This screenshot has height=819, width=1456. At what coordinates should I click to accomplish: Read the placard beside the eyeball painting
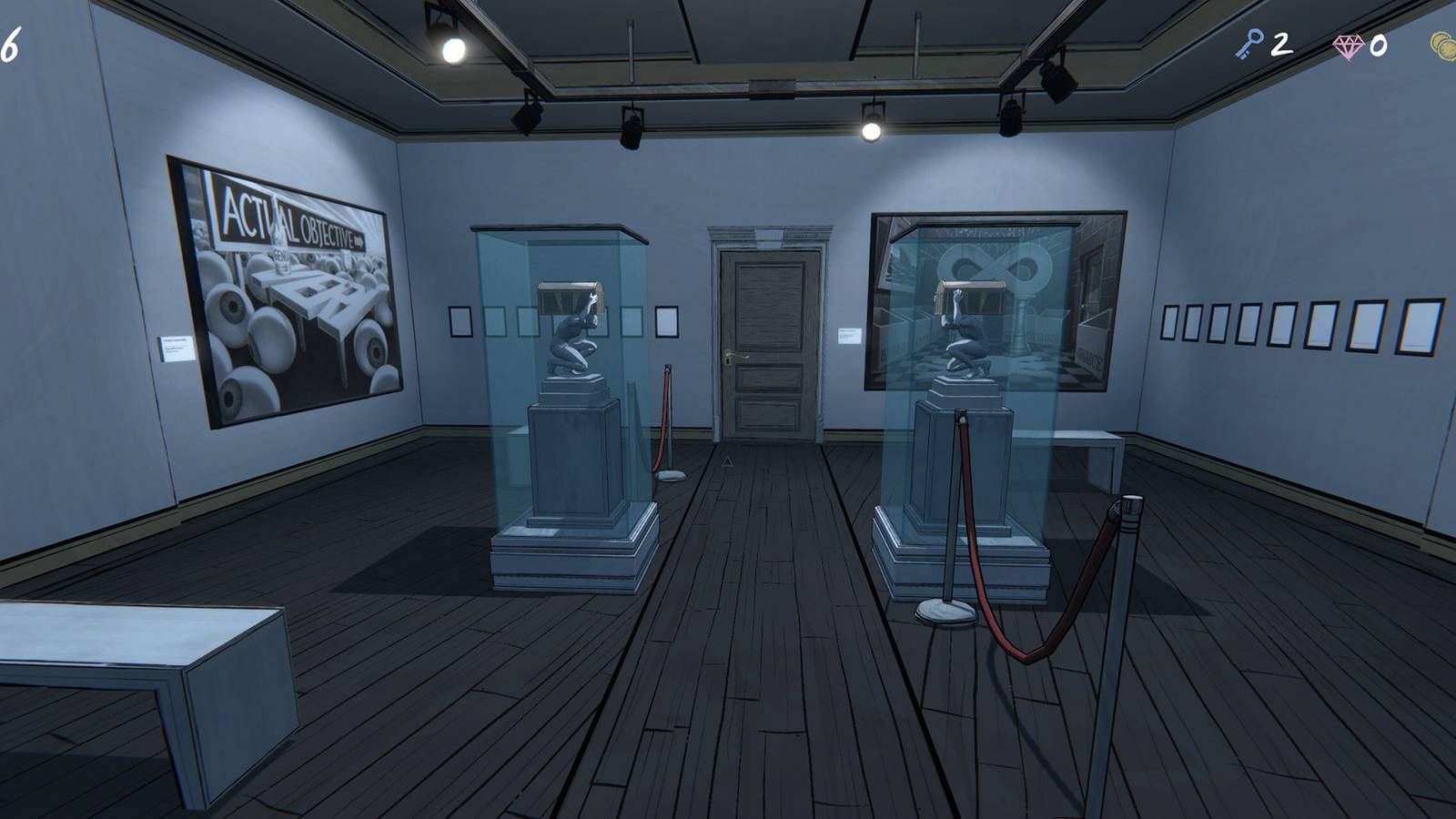click(x=177, y=347)
